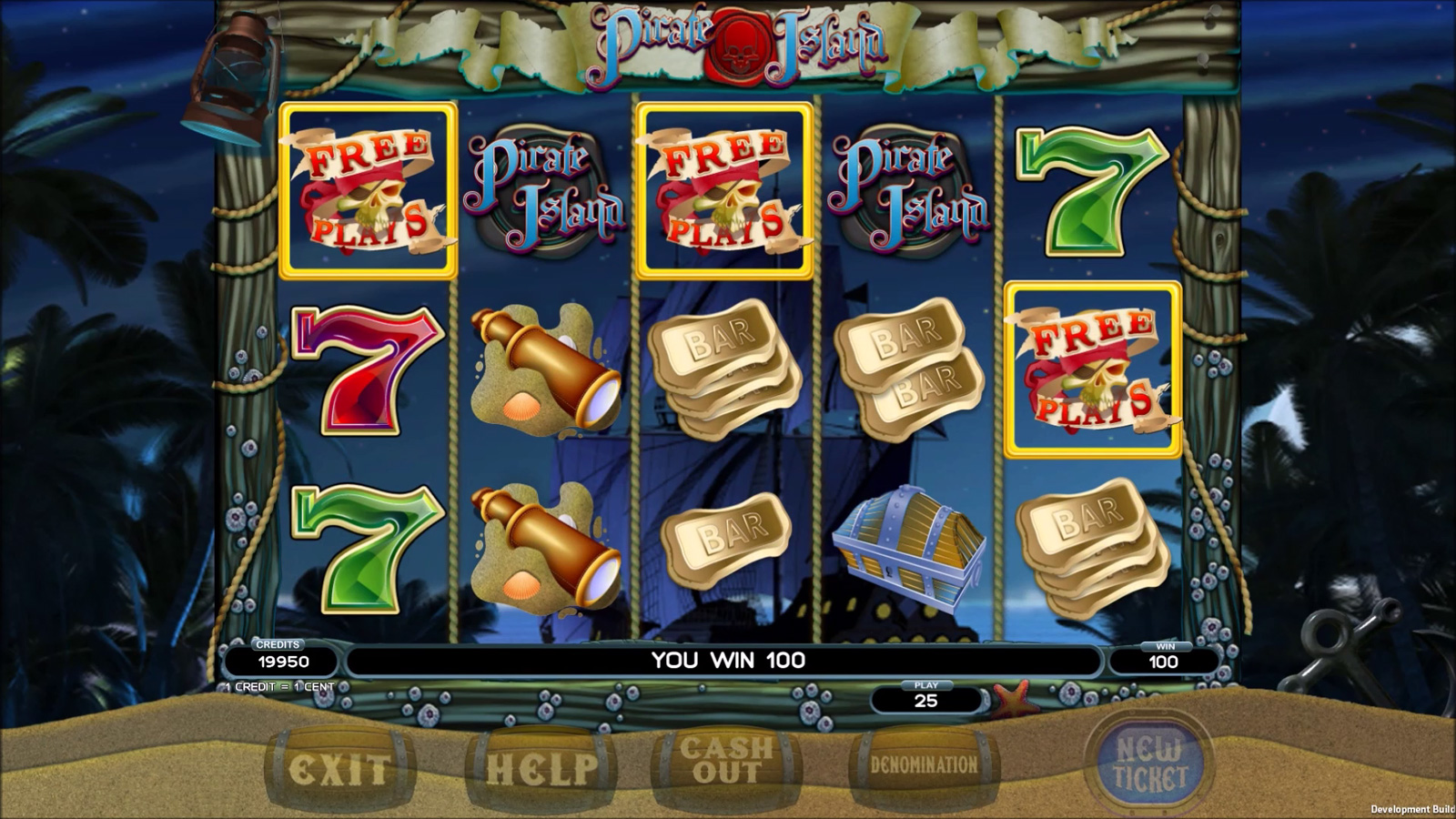Start a New Ticket spin
The width and height of the screenshot is (1456, 819).
click(1150, 764)
